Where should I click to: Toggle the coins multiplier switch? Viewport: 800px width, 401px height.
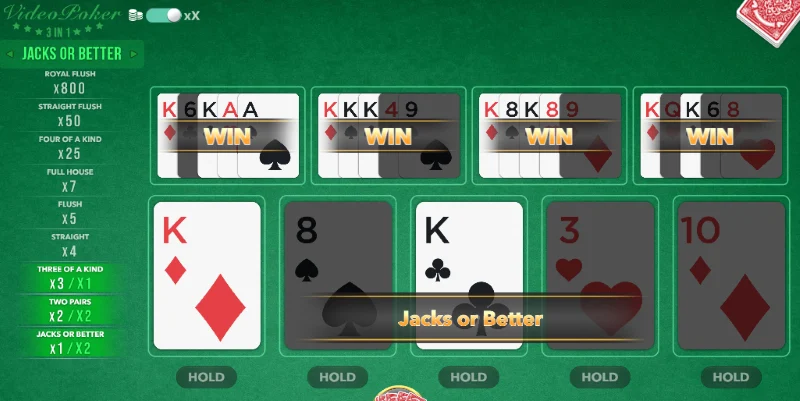coord(163,16)
